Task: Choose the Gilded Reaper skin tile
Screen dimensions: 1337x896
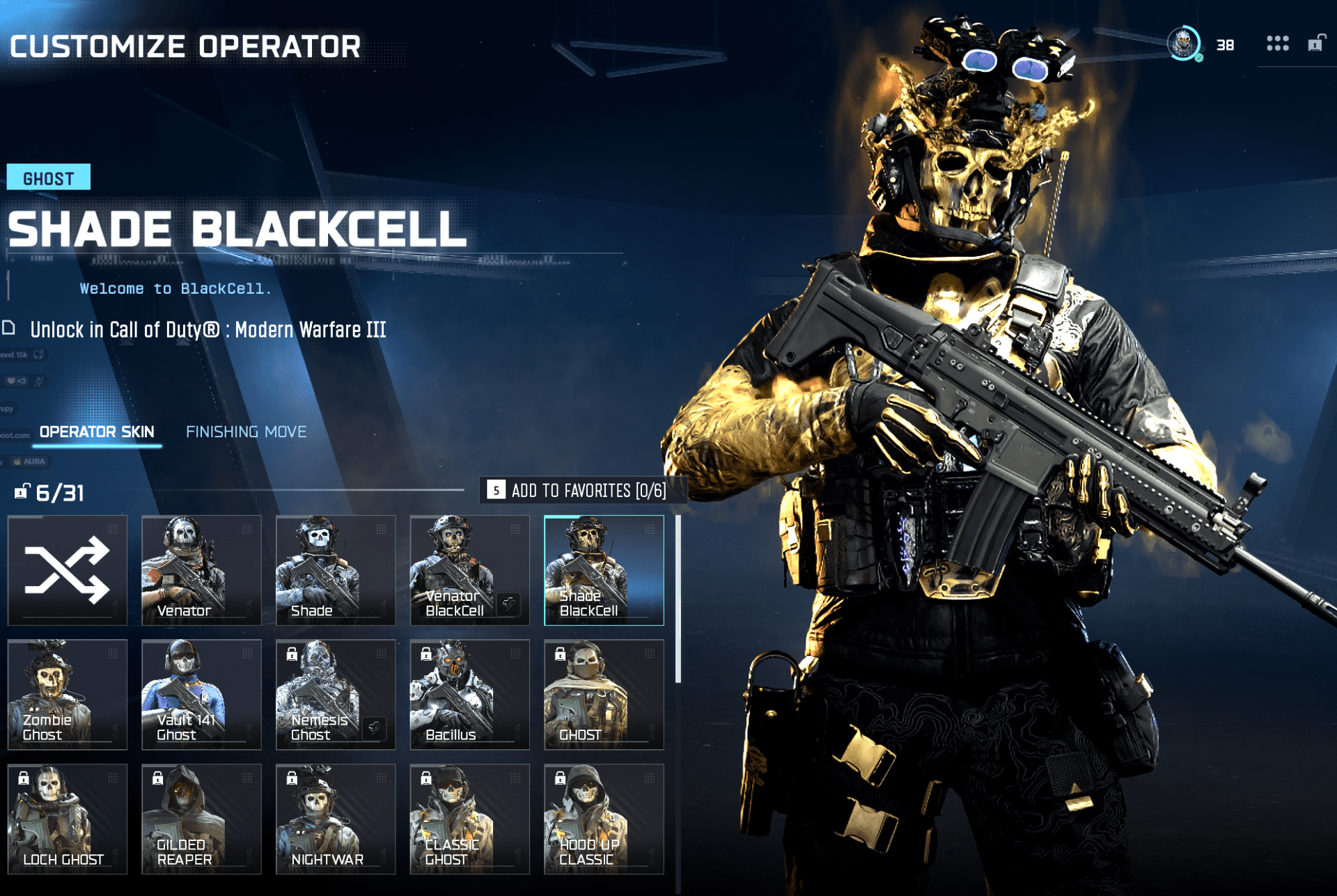Action: click(201, 819)
